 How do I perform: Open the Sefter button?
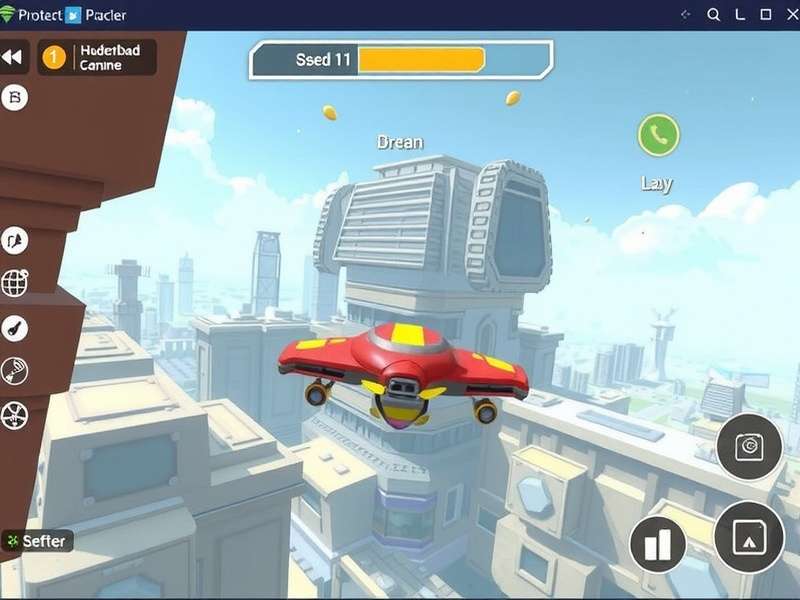pos(37,541)
